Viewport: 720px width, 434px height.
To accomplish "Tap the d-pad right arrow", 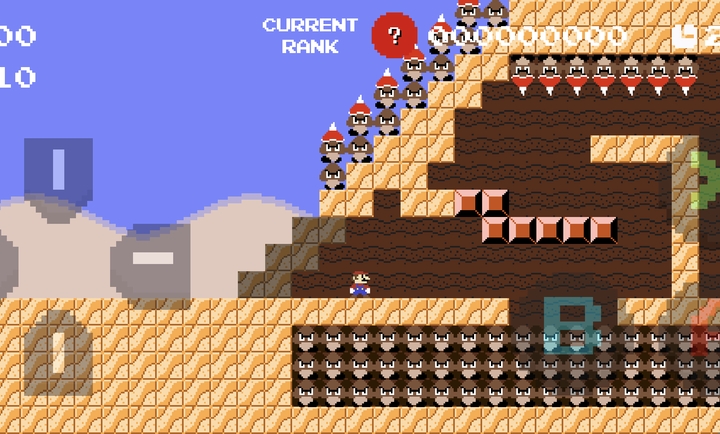I will point(152,259).
